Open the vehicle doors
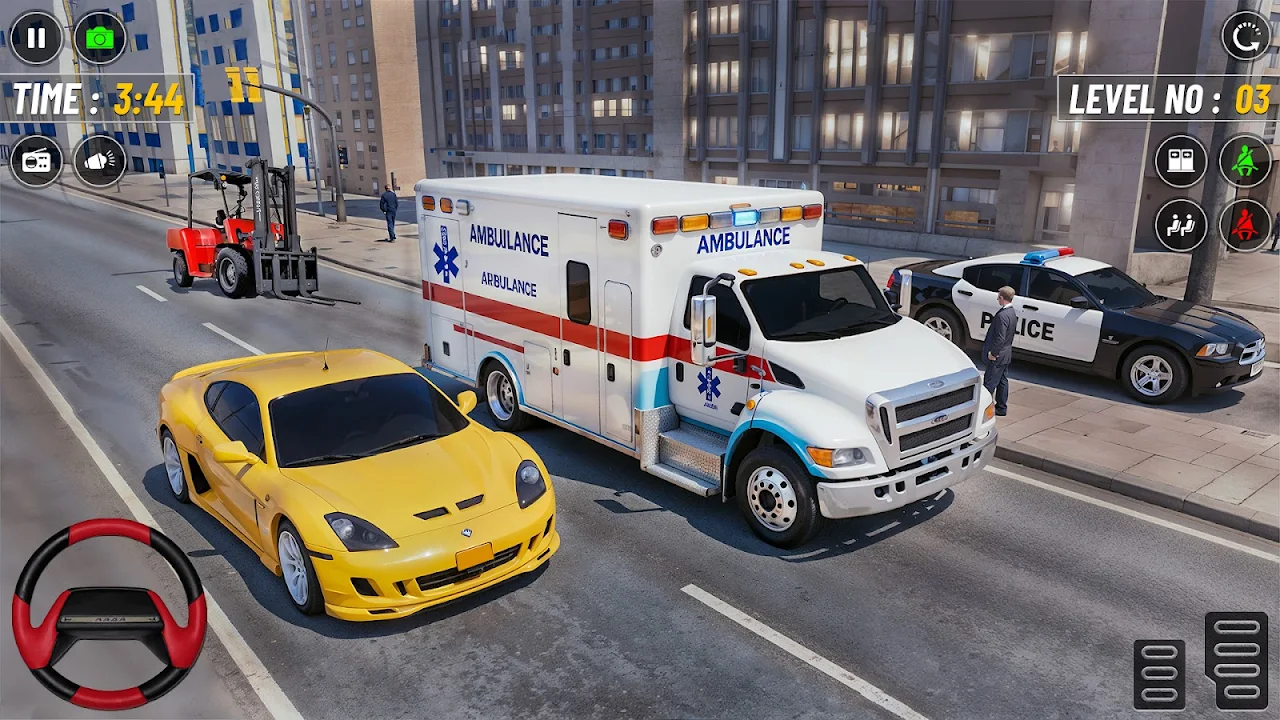The width and height of the screenshot is (1280, 720). pyautogui.click(x=1181, y=161)
